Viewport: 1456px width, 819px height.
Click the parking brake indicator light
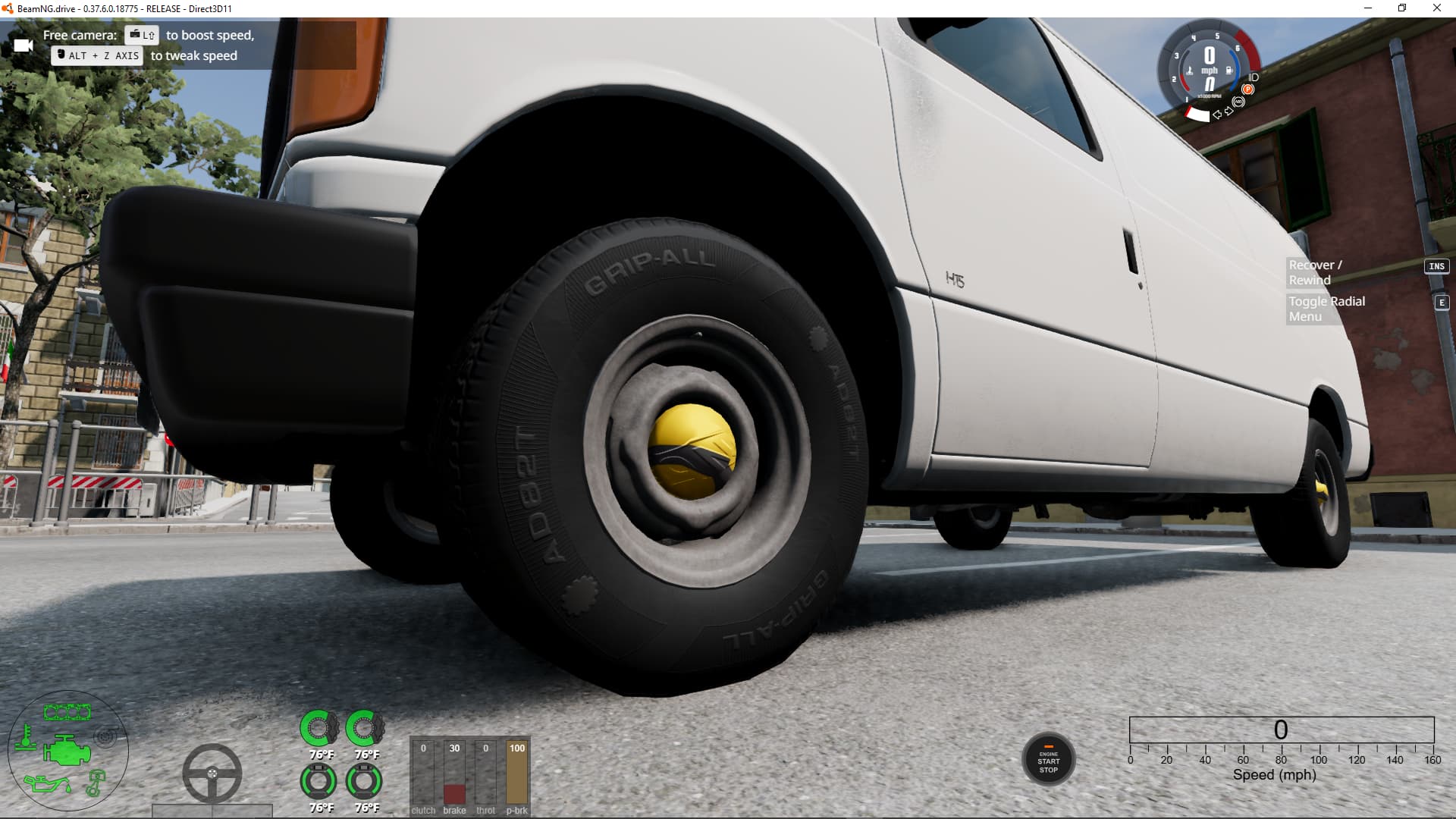pos(1247,89)
